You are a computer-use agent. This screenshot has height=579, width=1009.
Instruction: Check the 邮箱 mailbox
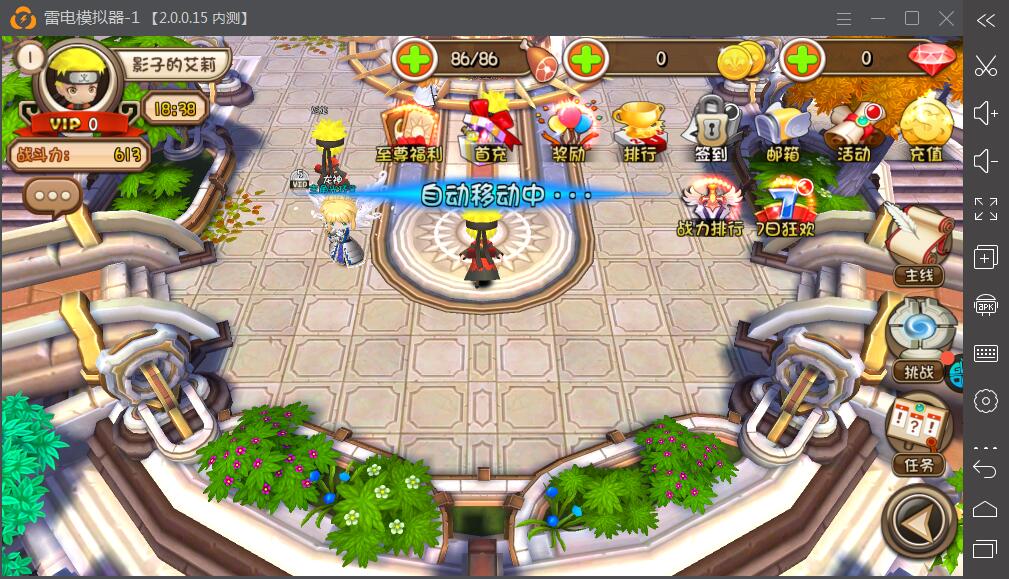click(782, 130)
